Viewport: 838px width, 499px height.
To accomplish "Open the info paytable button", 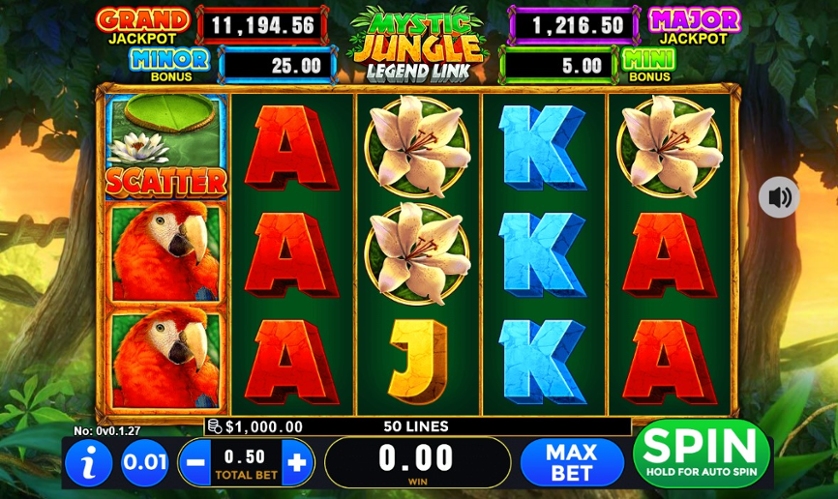I will click(x=90, y=463).
